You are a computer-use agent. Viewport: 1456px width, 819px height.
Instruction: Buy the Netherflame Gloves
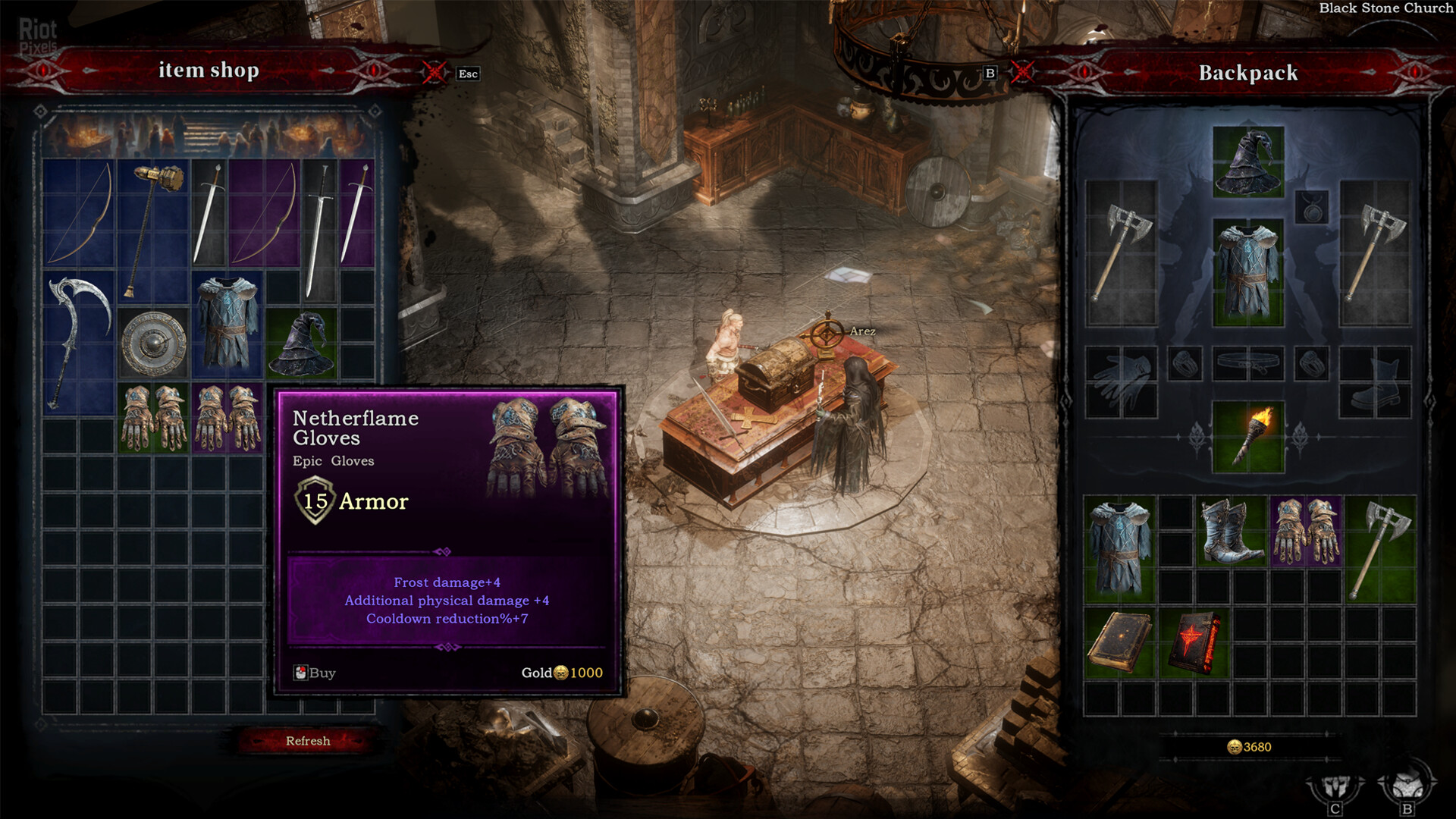(x=315, y=673)
